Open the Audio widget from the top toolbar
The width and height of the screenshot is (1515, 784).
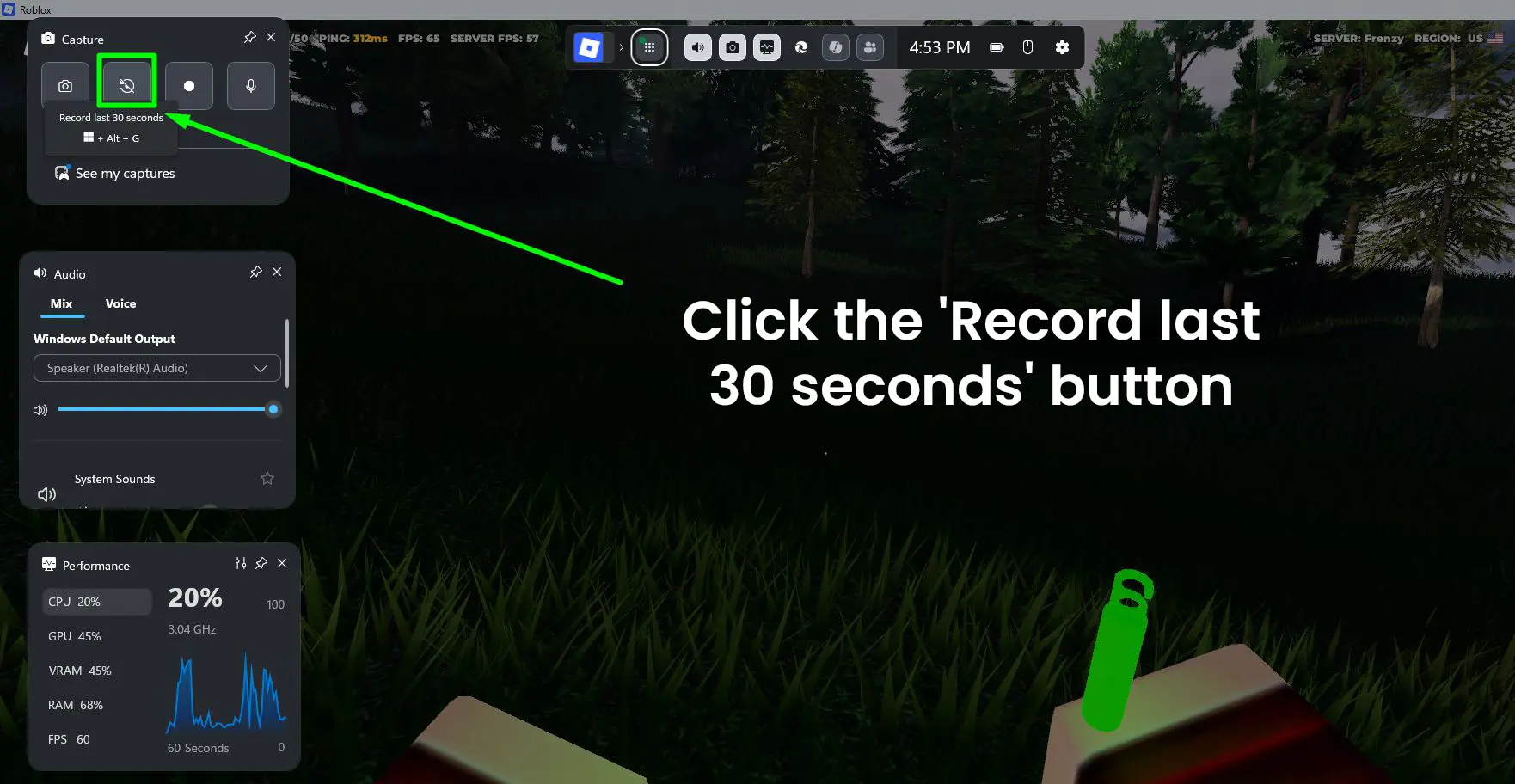point(697,47)
